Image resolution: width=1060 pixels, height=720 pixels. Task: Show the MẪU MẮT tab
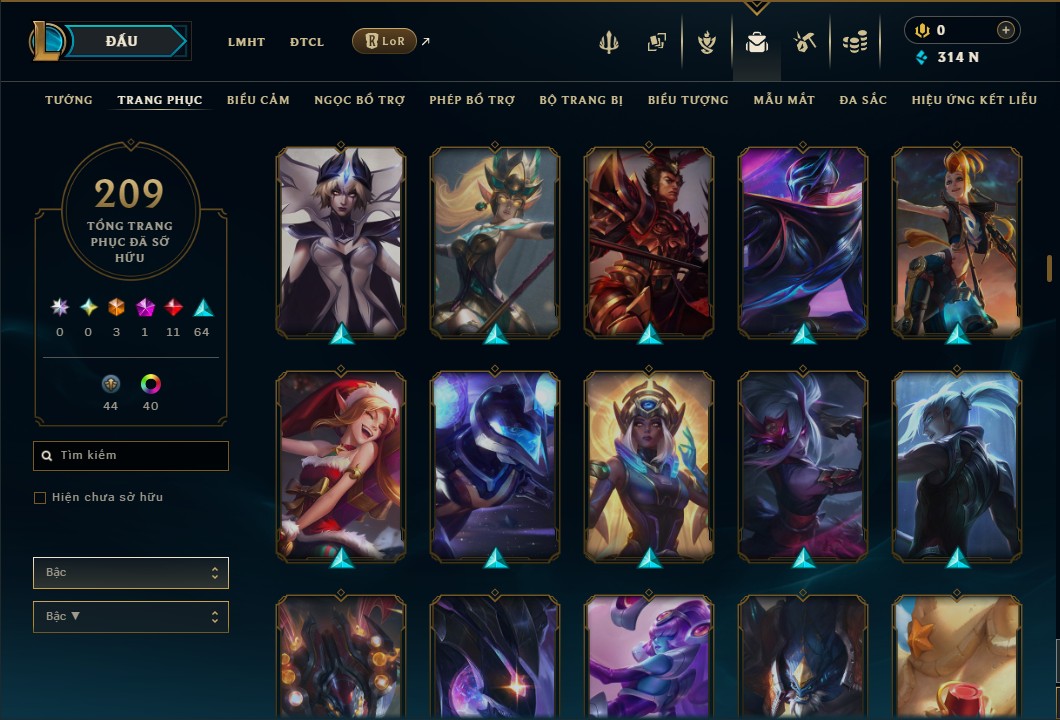pyautogui.click(x=784, y=100)
